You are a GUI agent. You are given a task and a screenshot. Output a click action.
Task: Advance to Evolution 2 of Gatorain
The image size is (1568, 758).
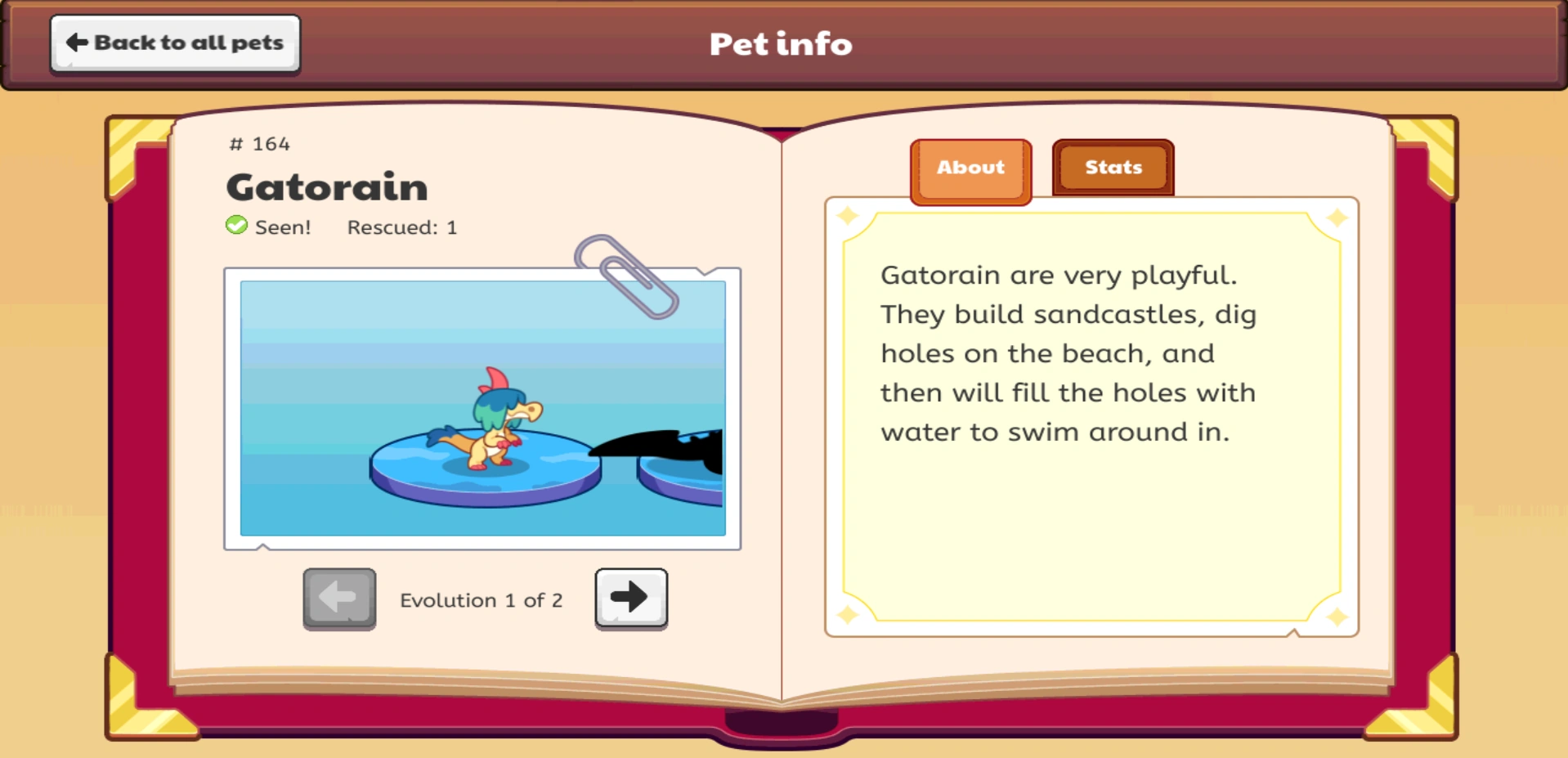pyautogui.click(x=630, y=598)
